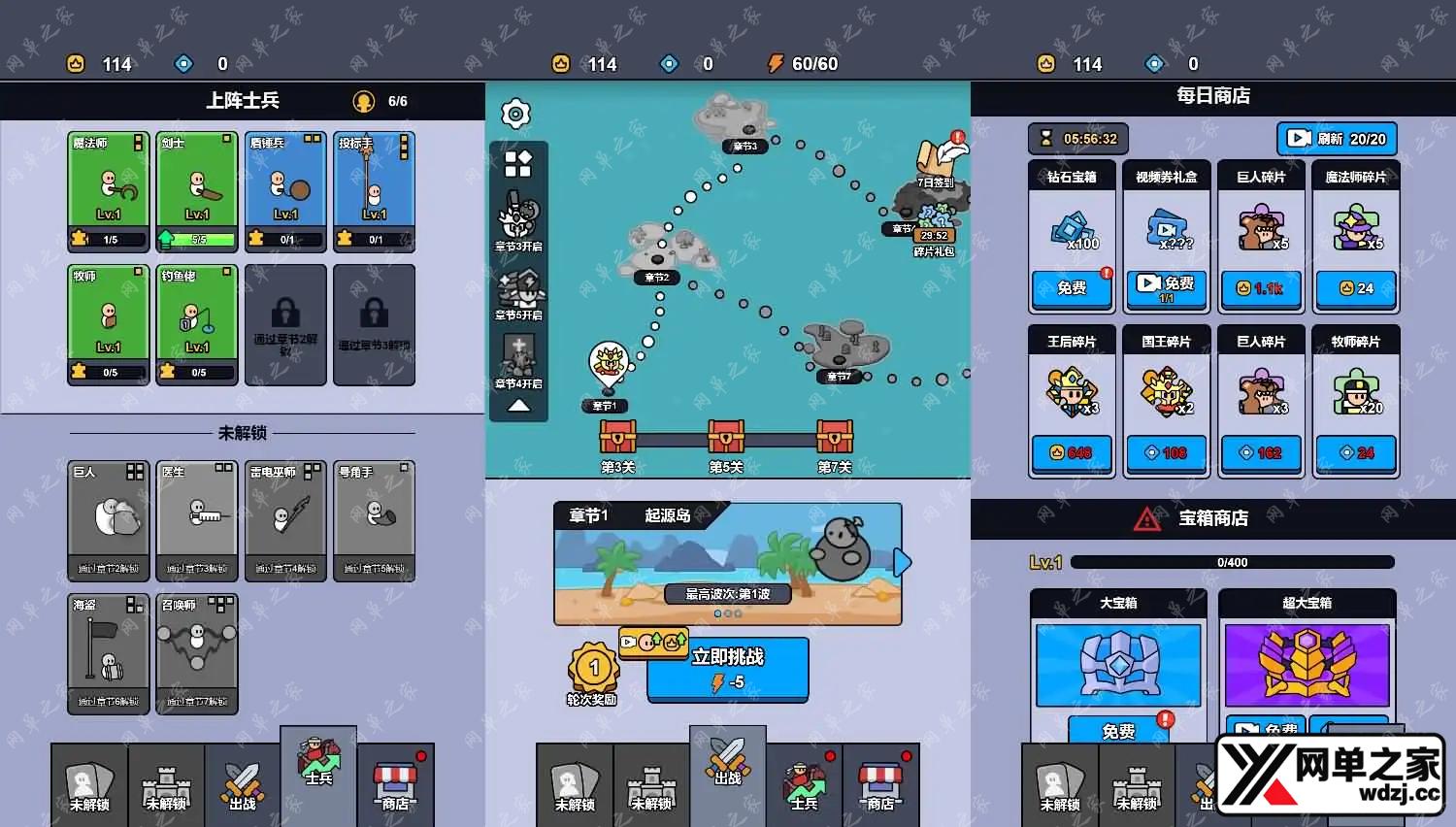Refresh the daily shop with 刷新 20/20

click(x=1338, y=139)
